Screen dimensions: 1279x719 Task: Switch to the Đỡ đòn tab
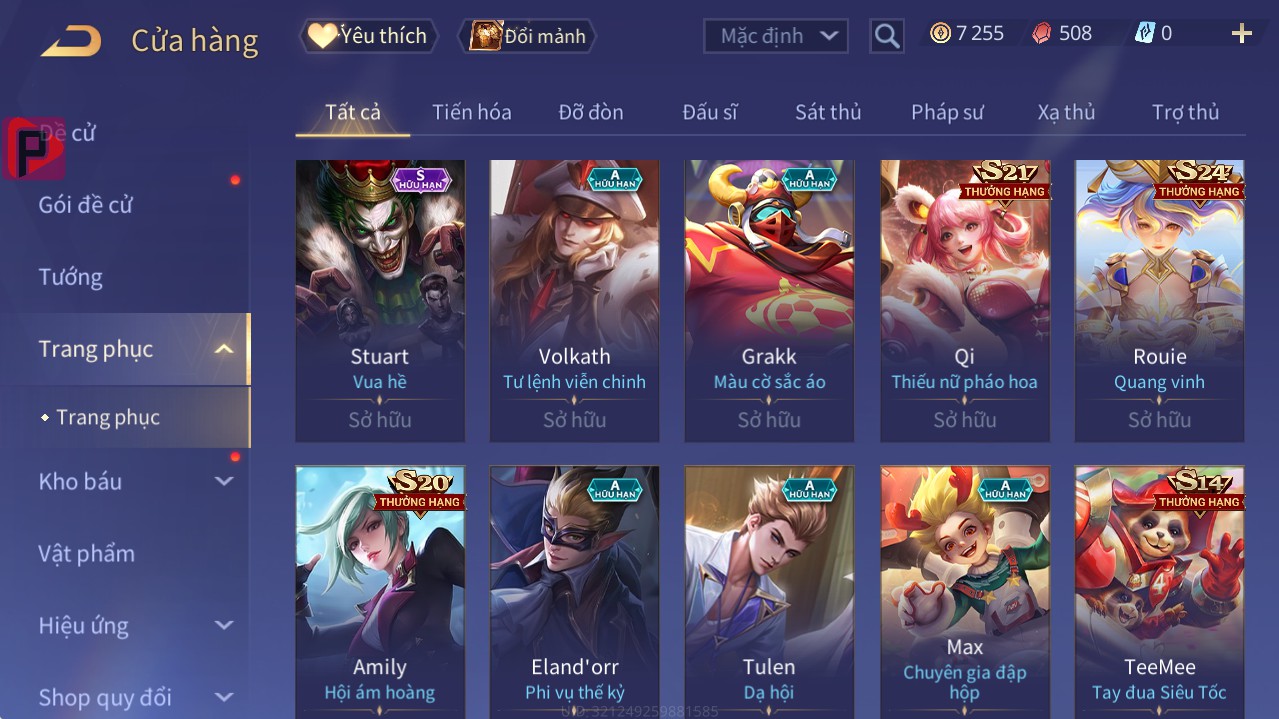point(591,112)
